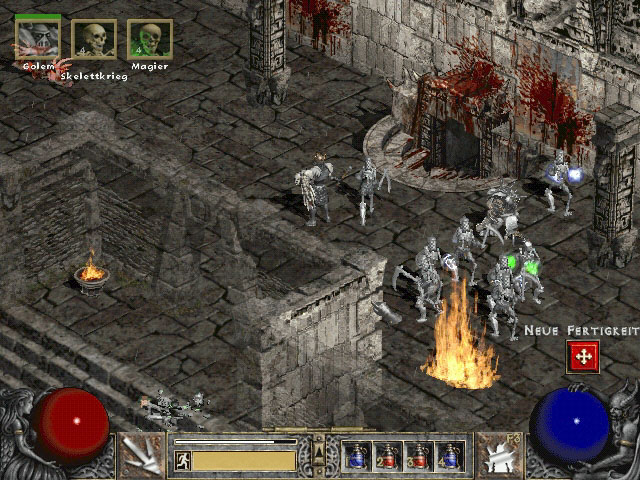Viewport: 640px width, 480px height.
Task: Select the Skelettkrieg skeleton portrait
Action: (x=94, y=39)
